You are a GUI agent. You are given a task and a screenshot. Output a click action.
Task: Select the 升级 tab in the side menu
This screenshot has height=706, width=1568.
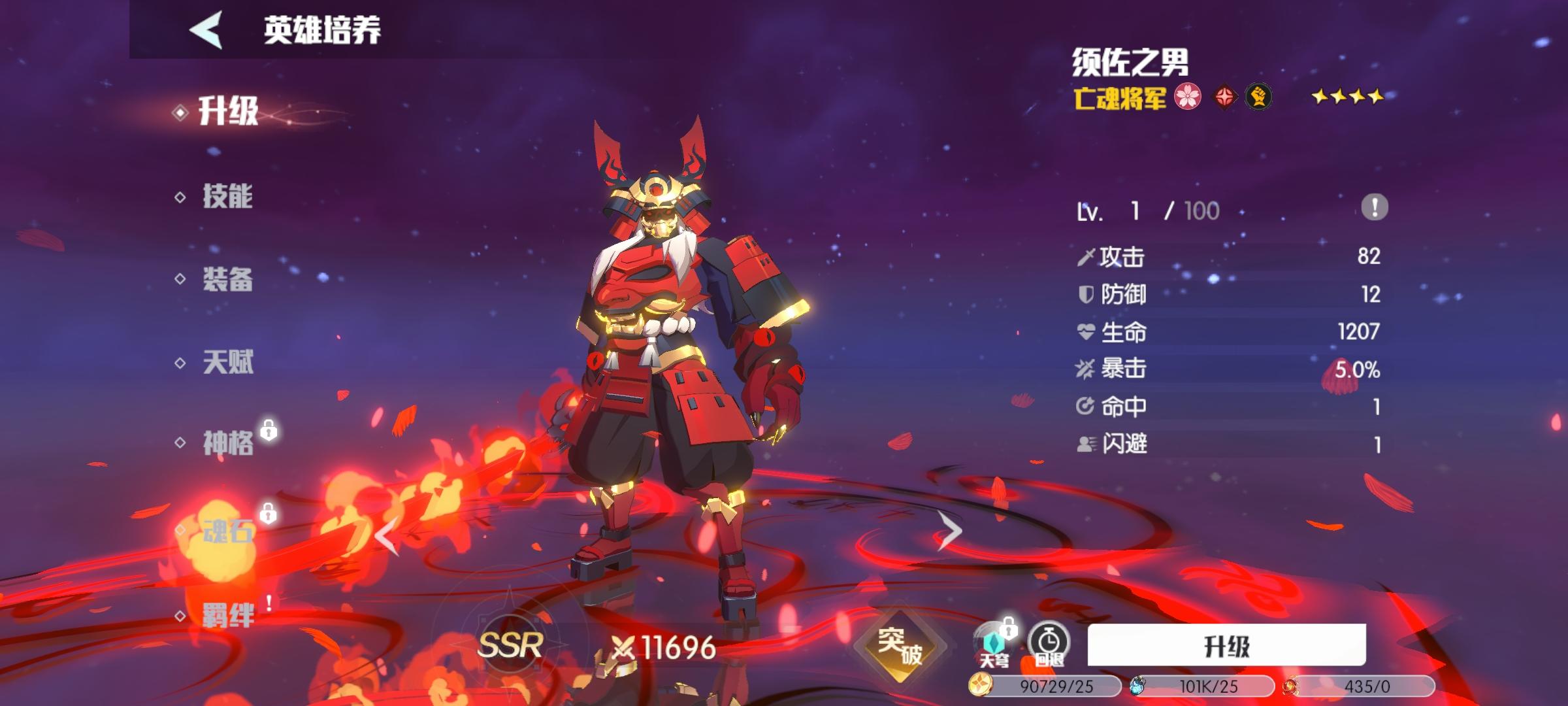pos(227,111)
